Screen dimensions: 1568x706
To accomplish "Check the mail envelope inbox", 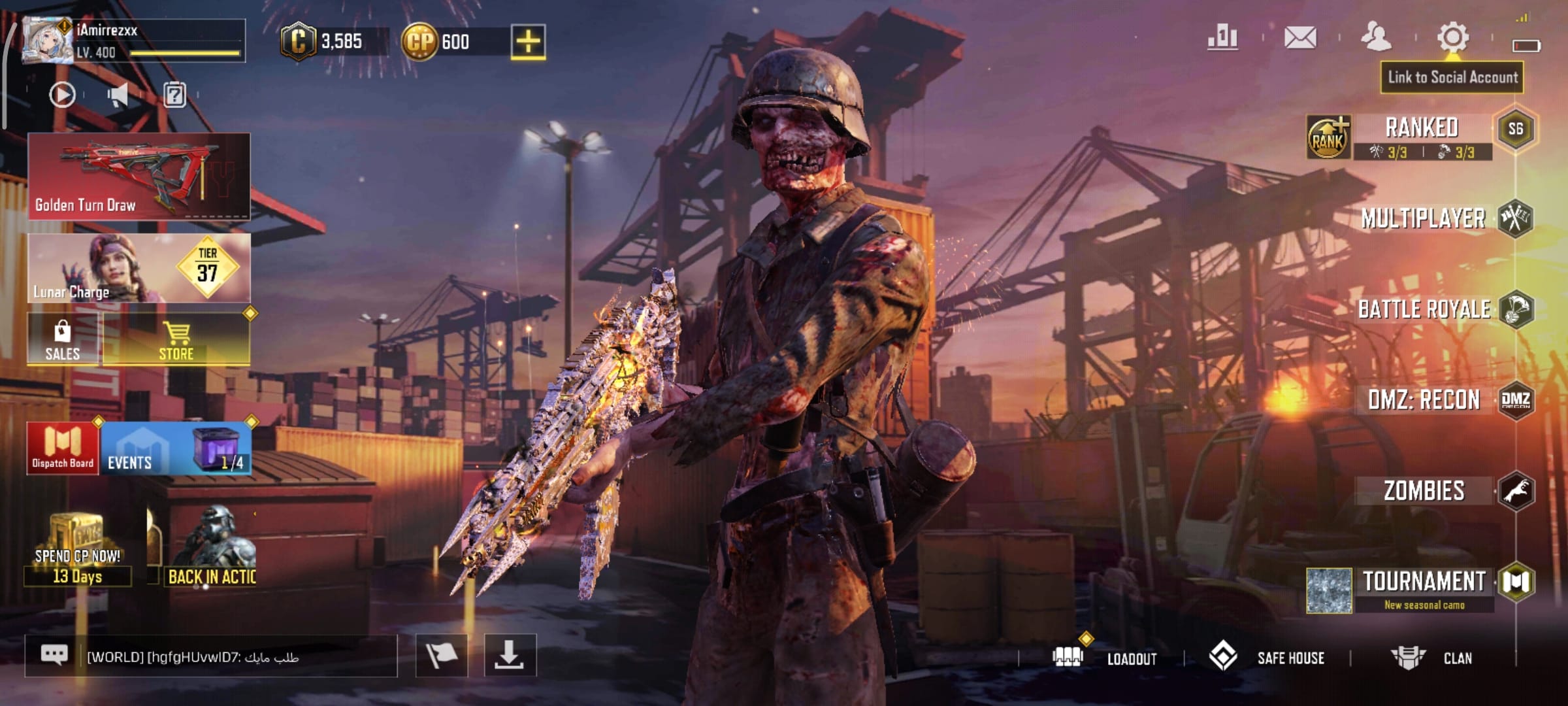I will 1300,37.
